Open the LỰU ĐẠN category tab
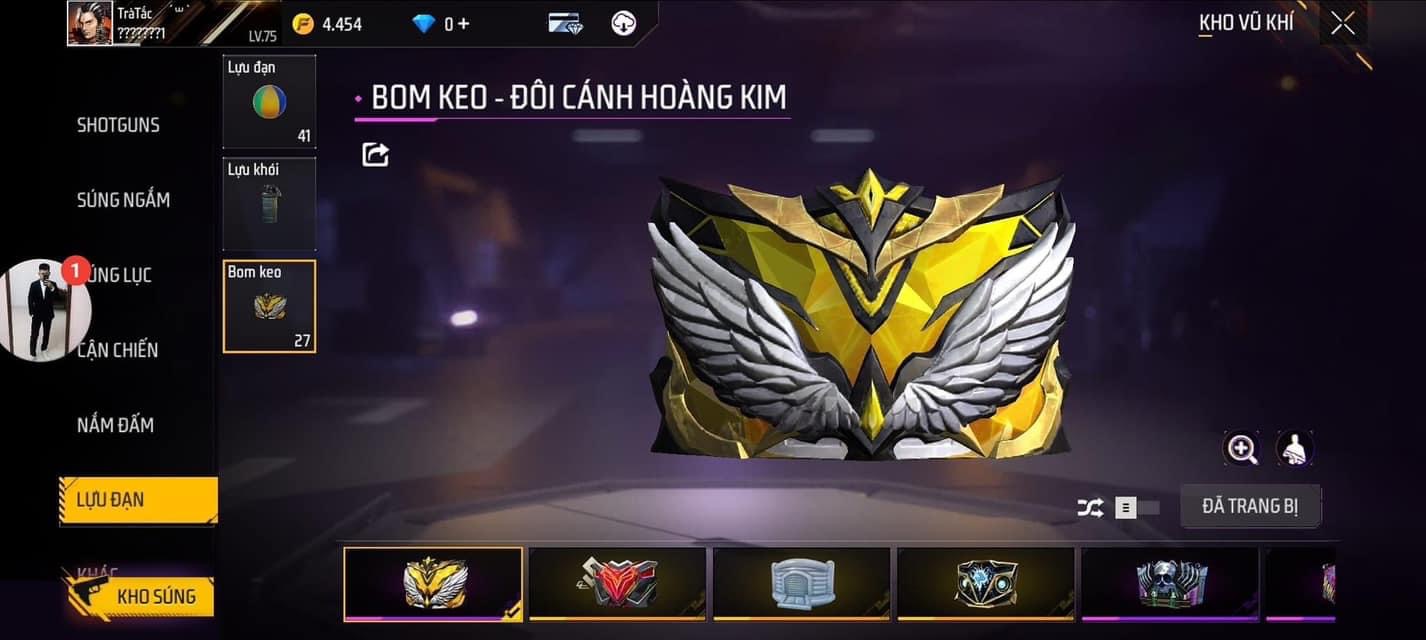The image size is (1426, 640). (x=138, y=500)
